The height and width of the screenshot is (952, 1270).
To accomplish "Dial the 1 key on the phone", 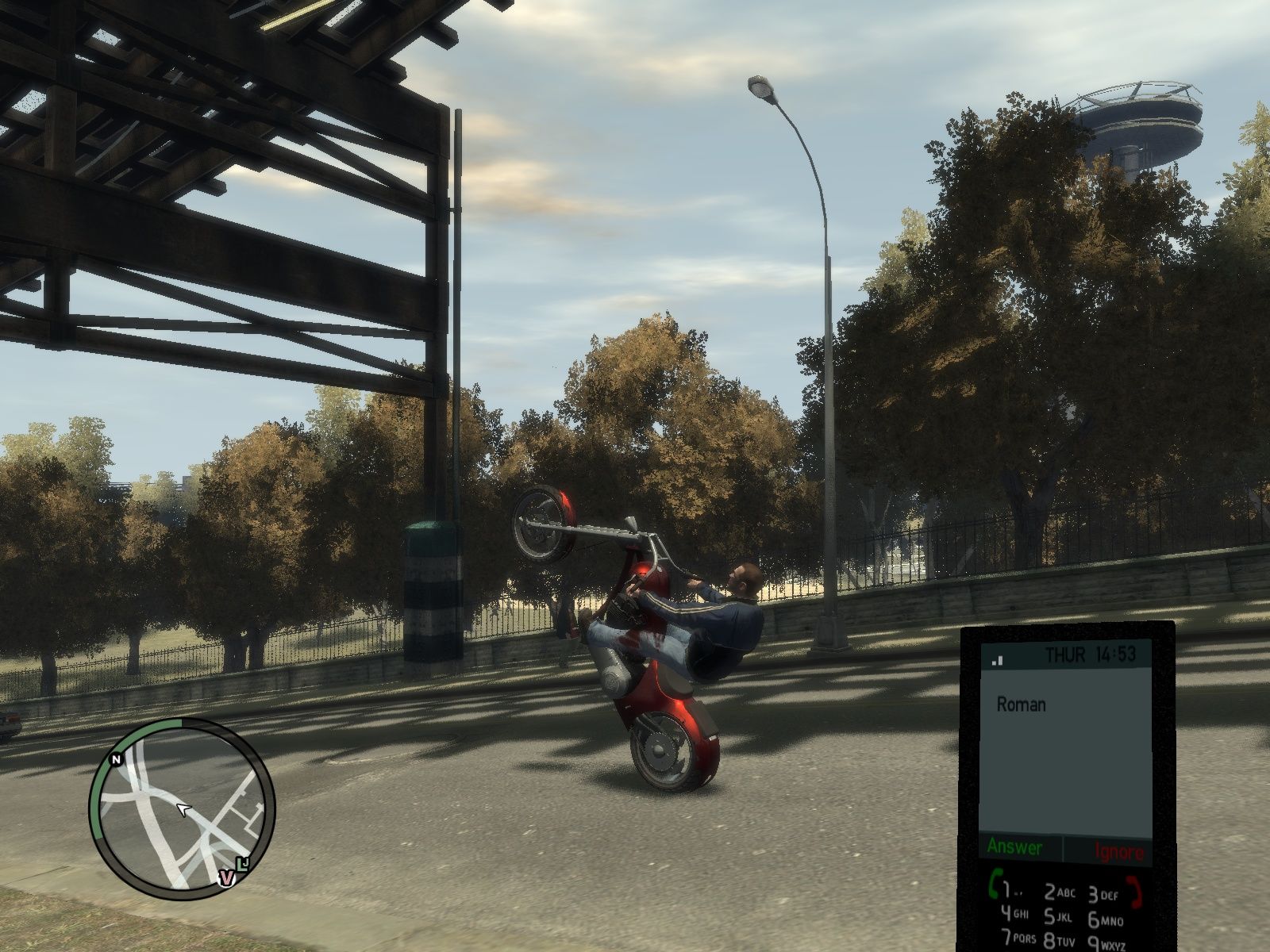I will point(1008,889).
